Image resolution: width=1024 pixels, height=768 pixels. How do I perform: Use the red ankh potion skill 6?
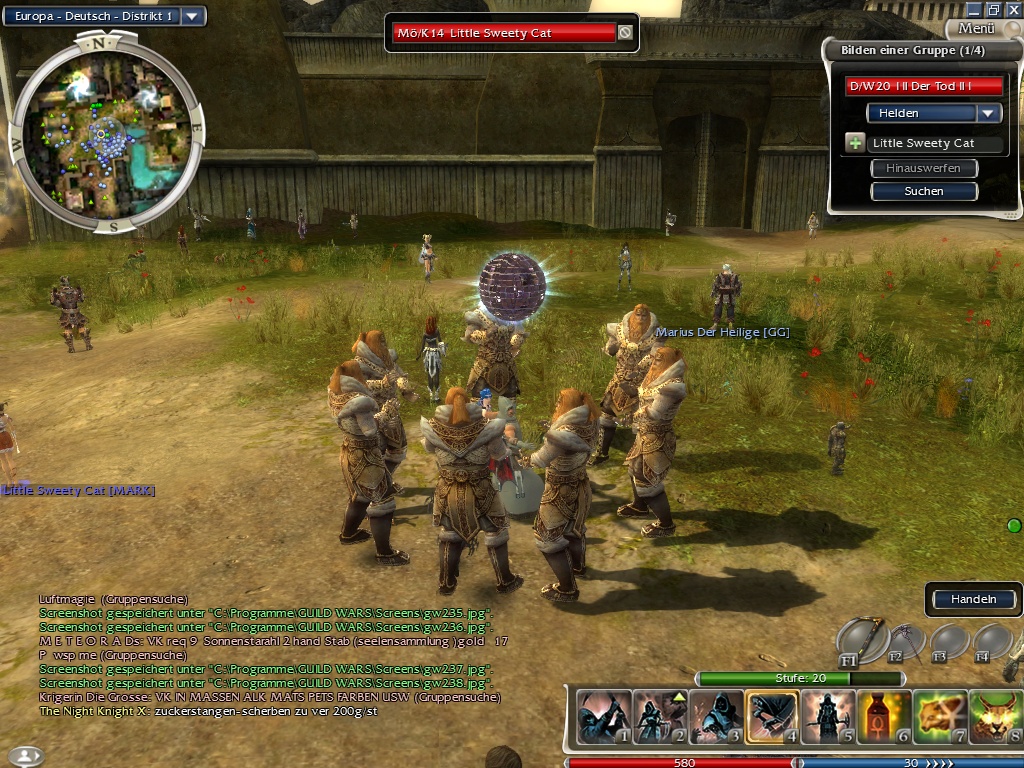(x=884, y=717)
